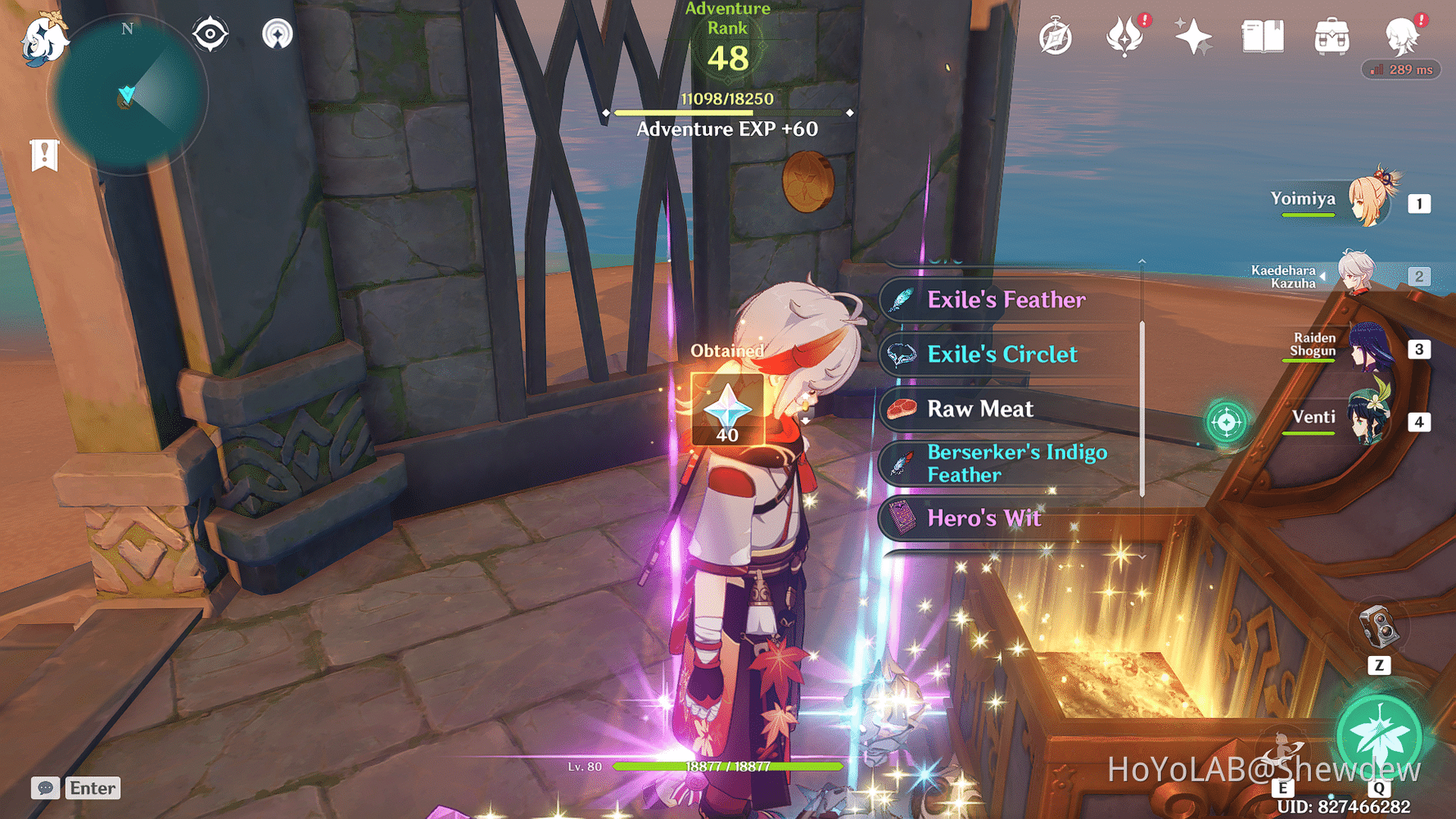Screen dimensions: 1456x819
Task: Click the 289 ms network ping indicator
Action: (x=1401, y=70)
